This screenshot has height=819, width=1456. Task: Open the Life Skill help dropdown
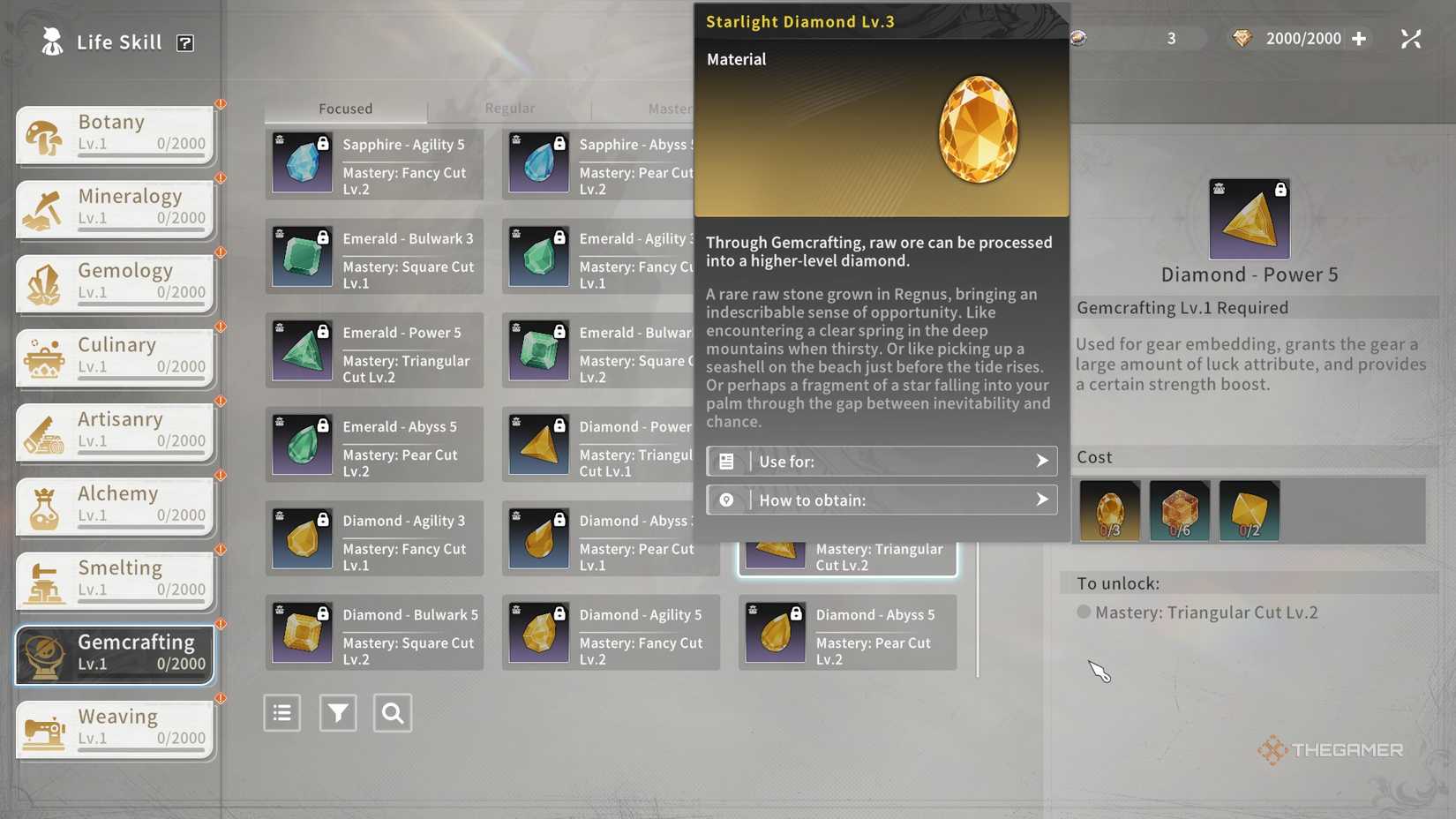point(185,41)
